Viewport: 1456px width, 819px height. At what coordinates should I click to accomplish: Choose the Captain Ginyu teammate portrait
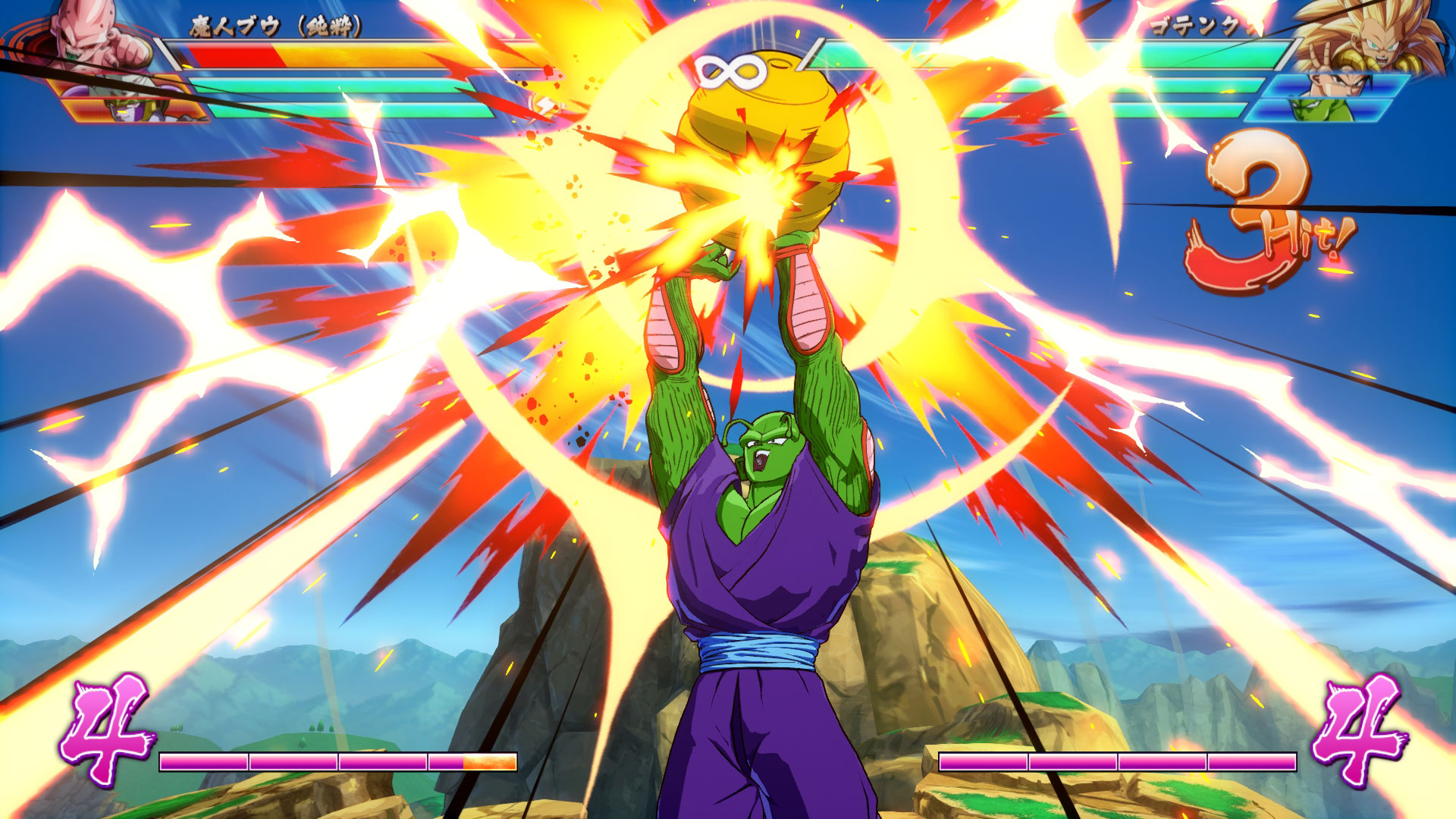[144, 110]
